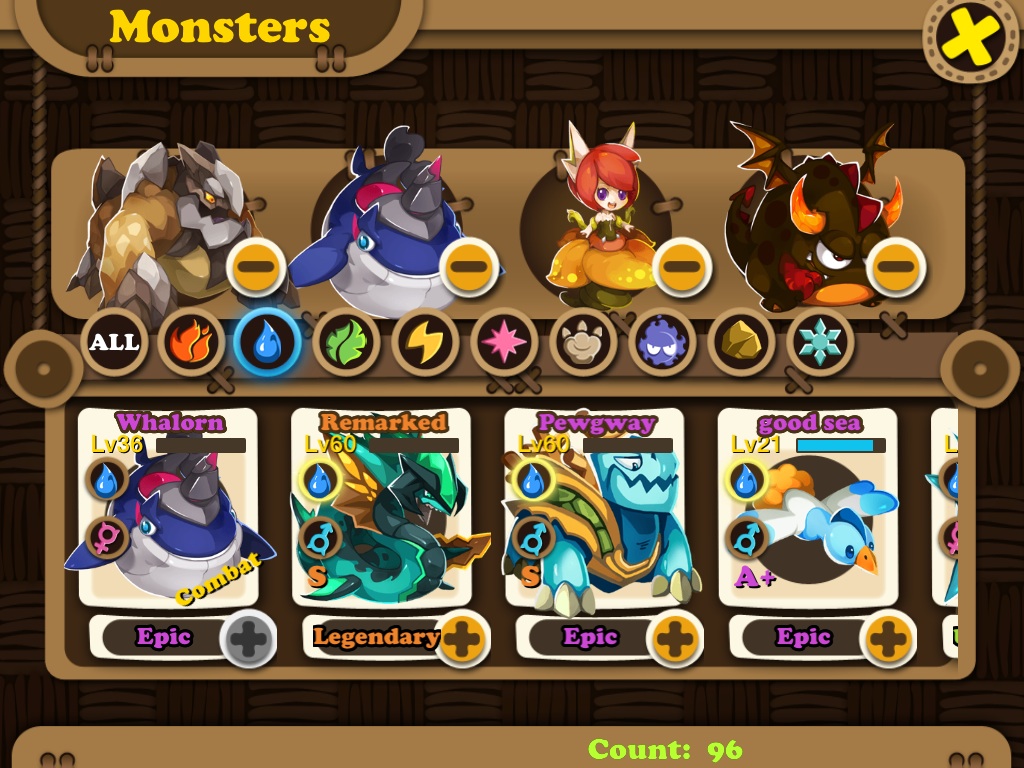Switch to the leaf element filter
The width and height of the screenshot is (1024, 768).
tap(346, 342)
